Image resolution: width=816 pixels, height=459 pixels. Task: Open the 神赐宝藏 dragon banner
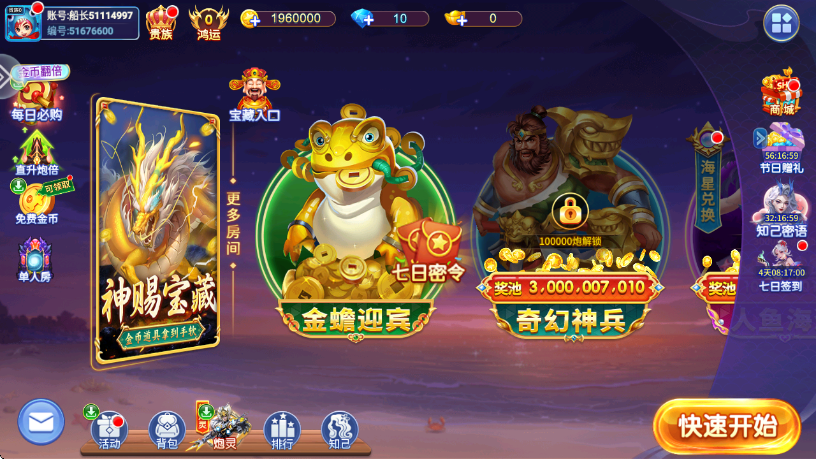tap(156, 232)
